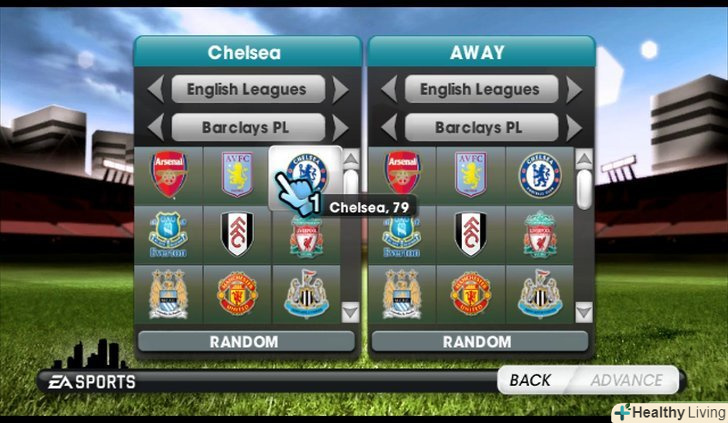
Task: Previous Barclays PL arrow in the AWAY panel
Action: point(387,128)
